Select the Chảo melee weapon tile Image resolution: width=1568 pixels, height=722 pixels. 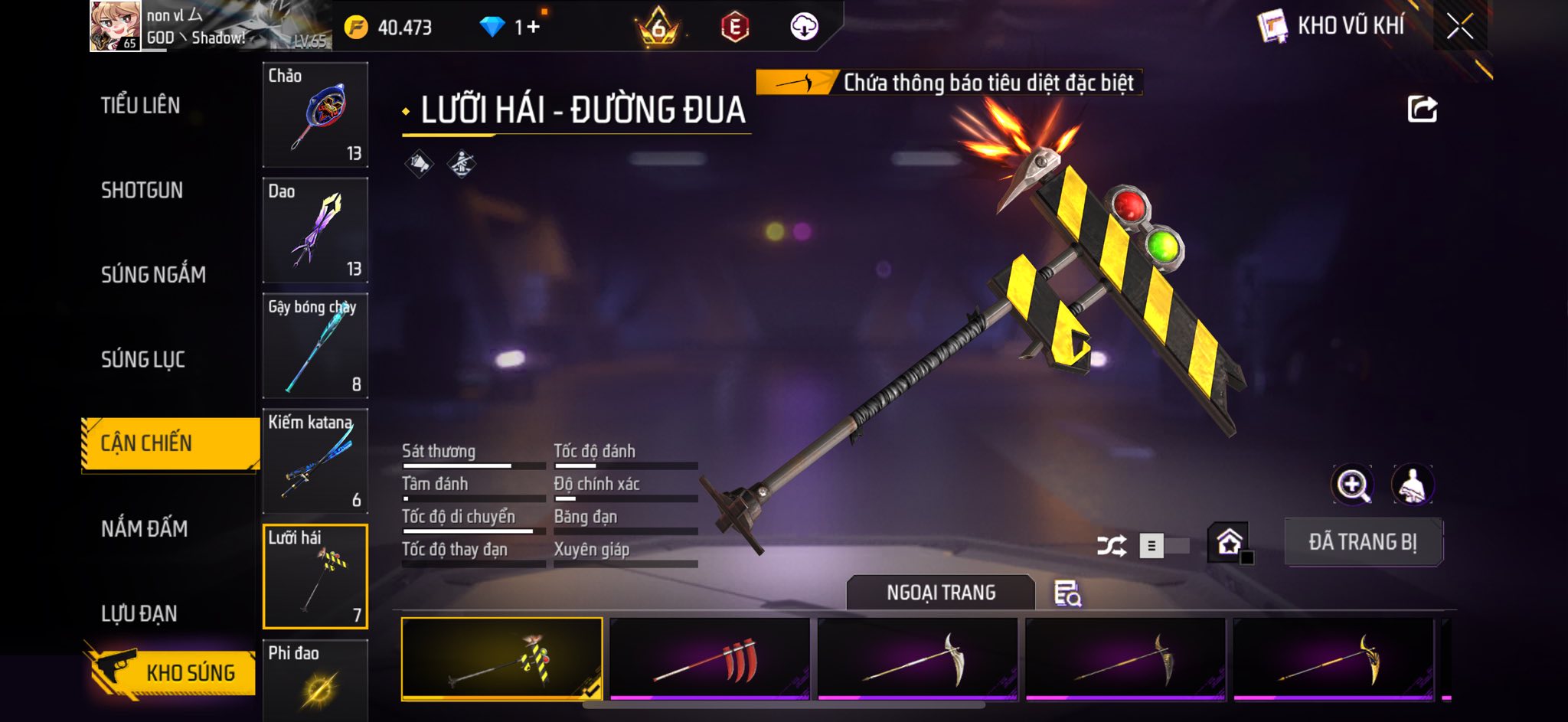(x=315, y=115)
